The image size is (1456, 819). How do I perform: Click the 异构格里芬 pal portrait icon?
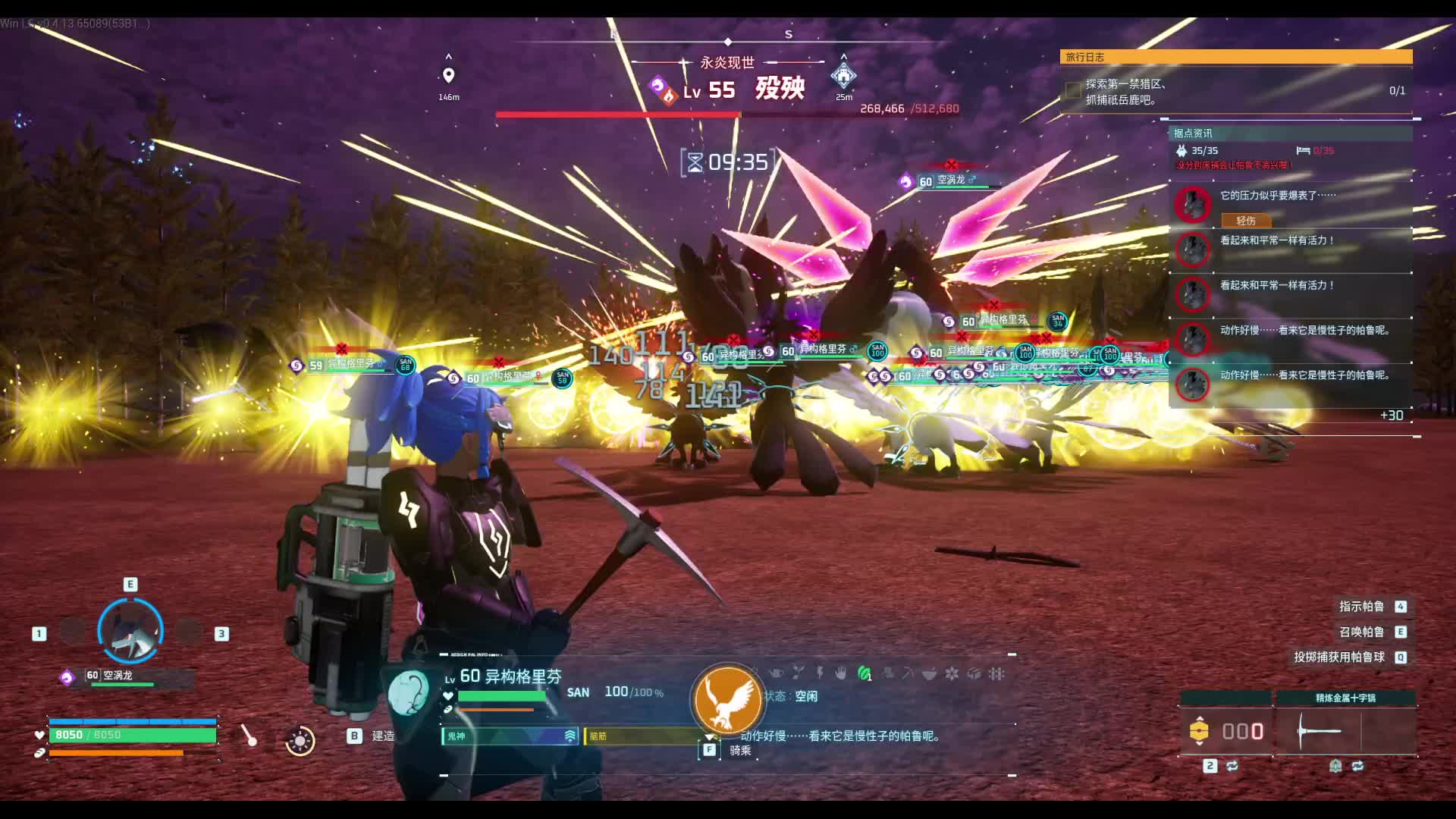[409, 692]
